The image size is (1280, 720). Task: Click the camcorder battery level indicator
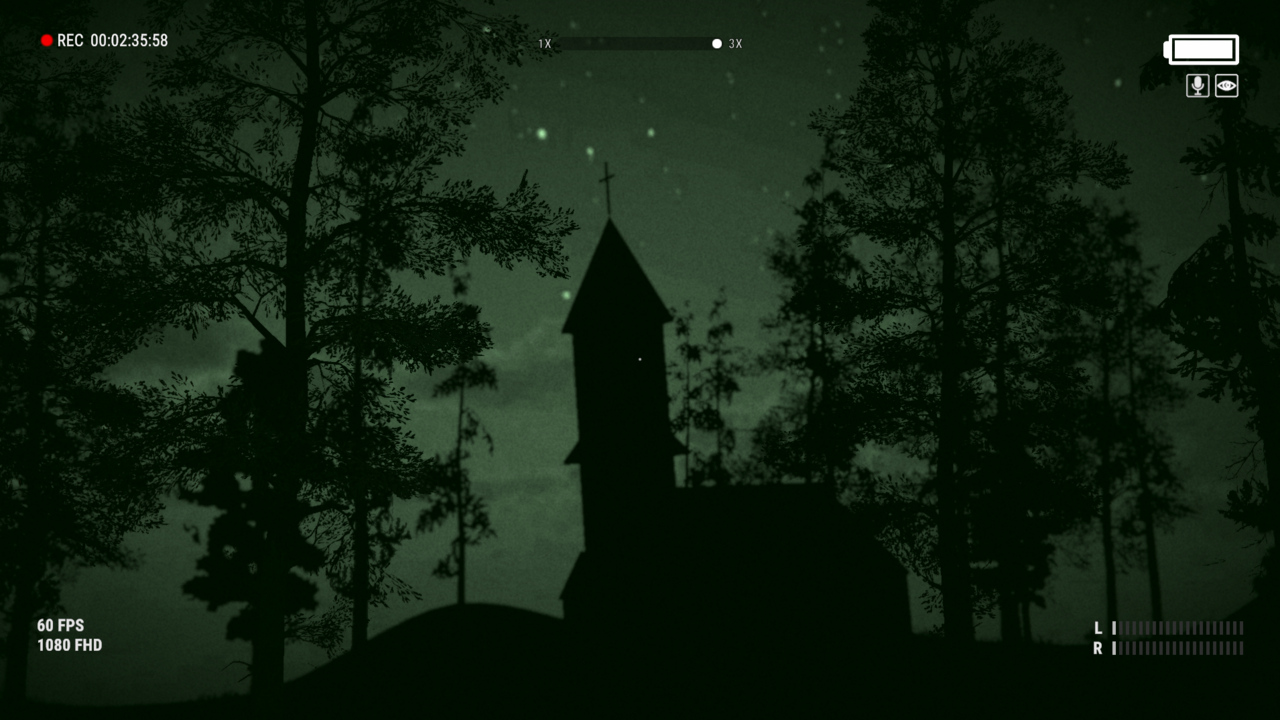tap(1202, 49)
